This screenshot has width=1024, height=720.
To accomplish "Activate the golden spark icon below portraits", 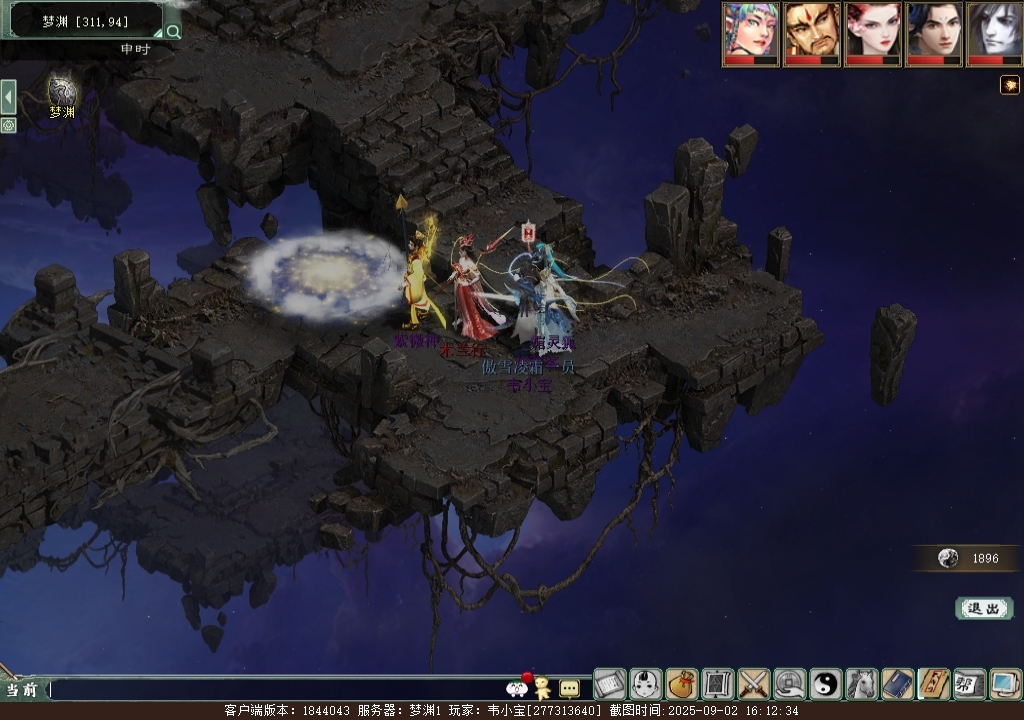I will coord(1009,85).
